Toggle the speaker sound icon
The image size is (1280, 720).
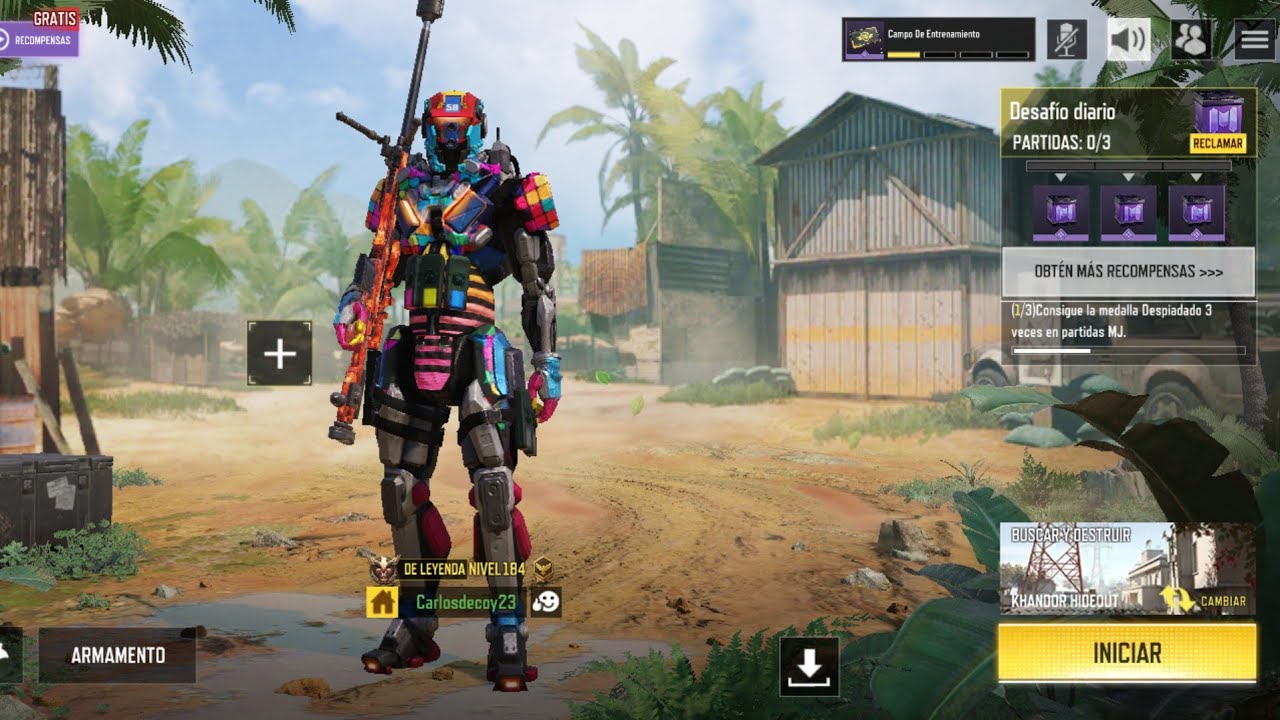click(1128, 40)
